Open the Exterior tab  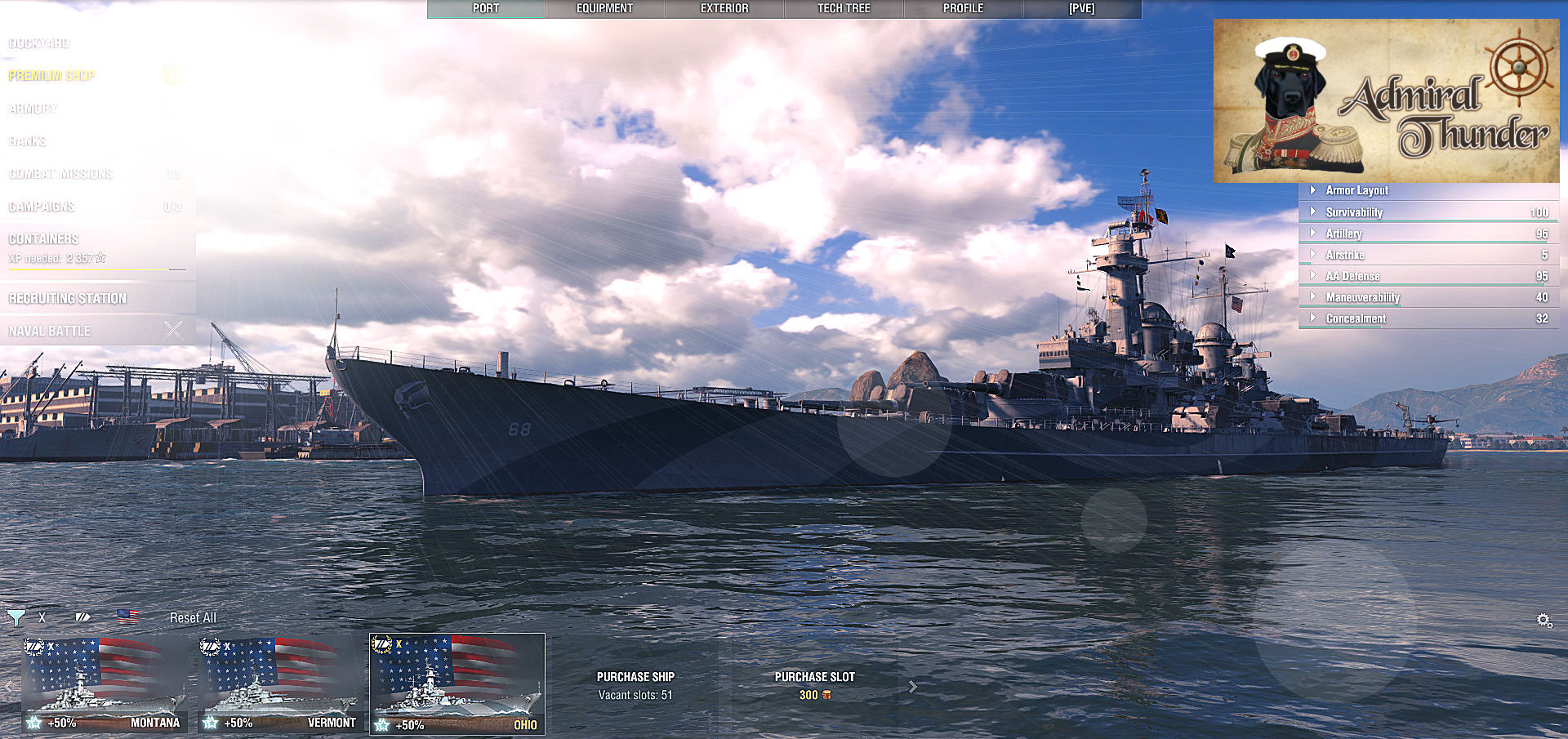tap(724, 9)
